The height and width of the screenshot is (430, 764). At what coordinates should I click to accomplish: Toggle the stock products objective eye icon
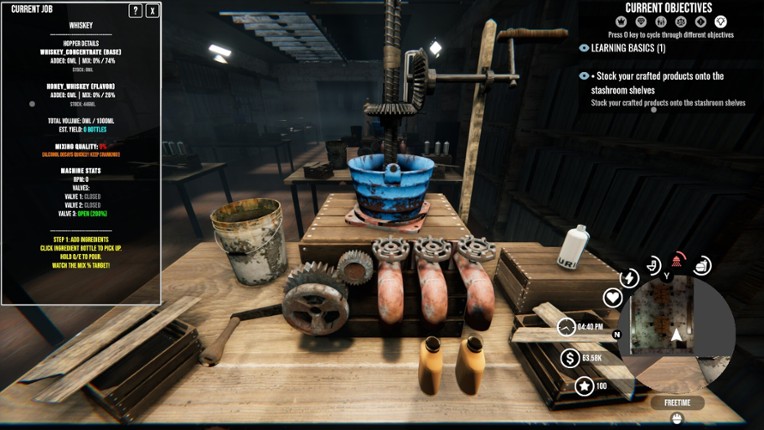point(584,76)
